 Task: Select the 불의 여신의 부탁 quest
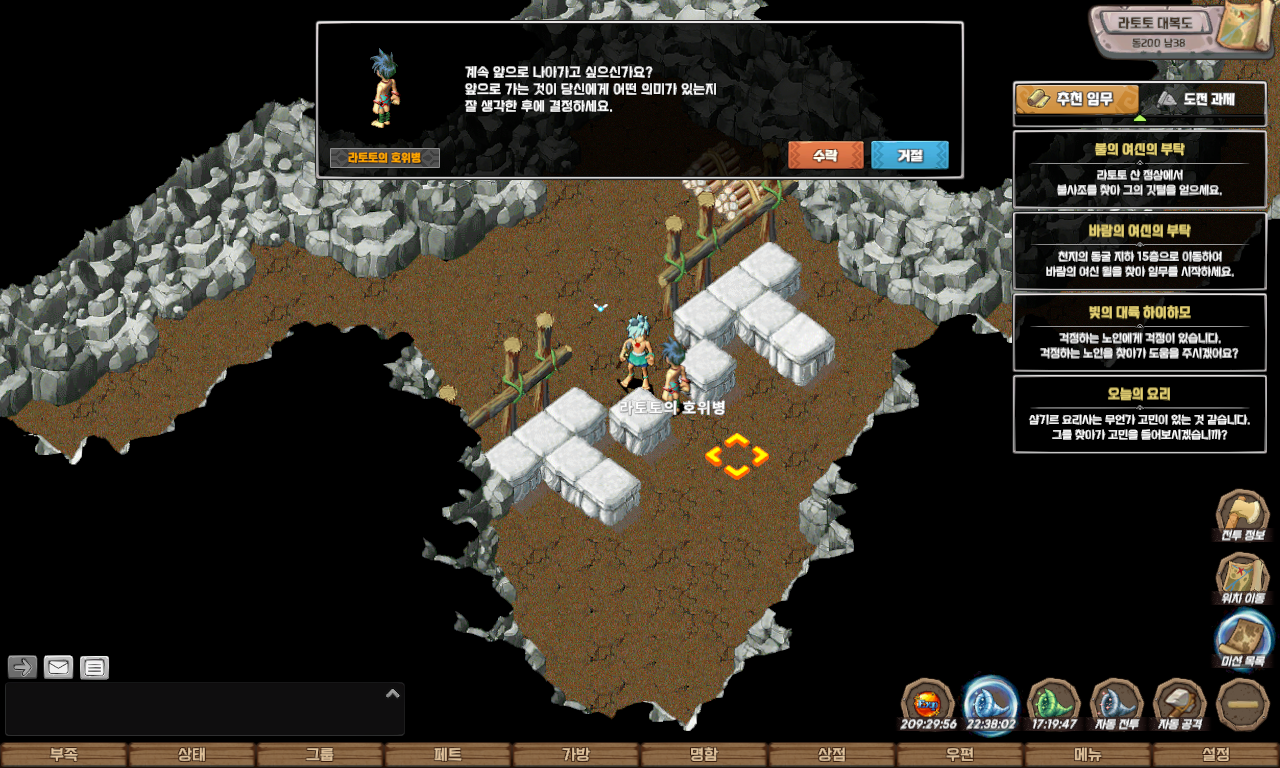(1139, 168)
